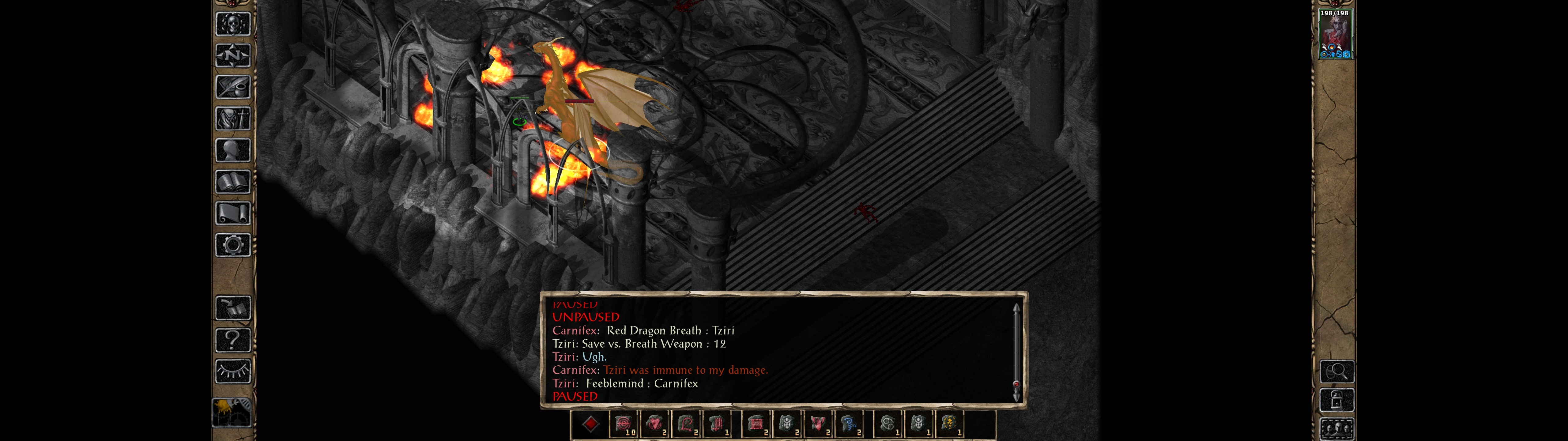Cast the red target-circle spell with 10 charges
The image size is (1568, 441).
(623, 424)
